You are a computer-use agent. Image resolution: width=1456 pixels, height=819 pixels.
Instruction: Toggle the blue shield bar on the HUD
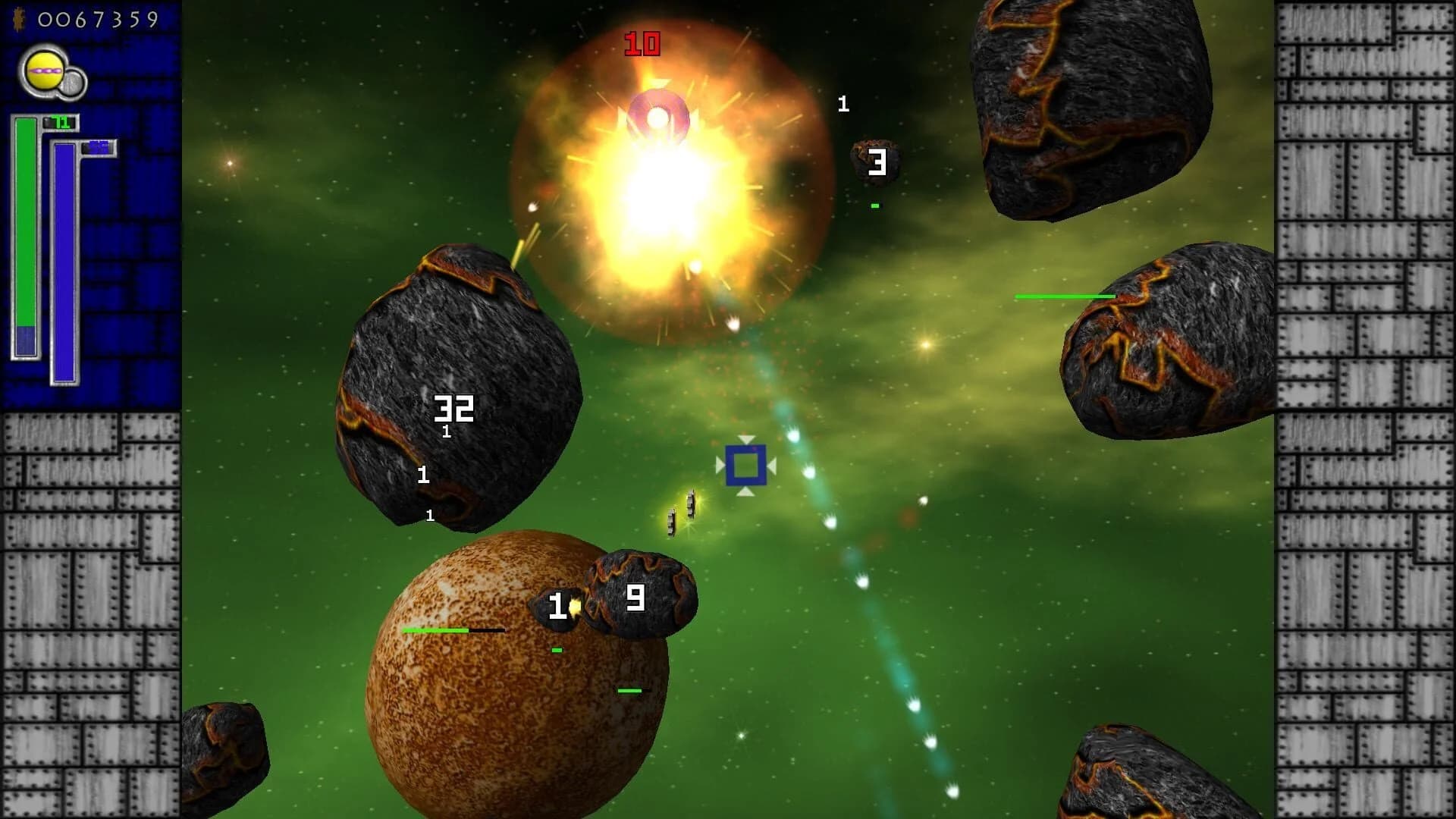[x=65, y=262]
